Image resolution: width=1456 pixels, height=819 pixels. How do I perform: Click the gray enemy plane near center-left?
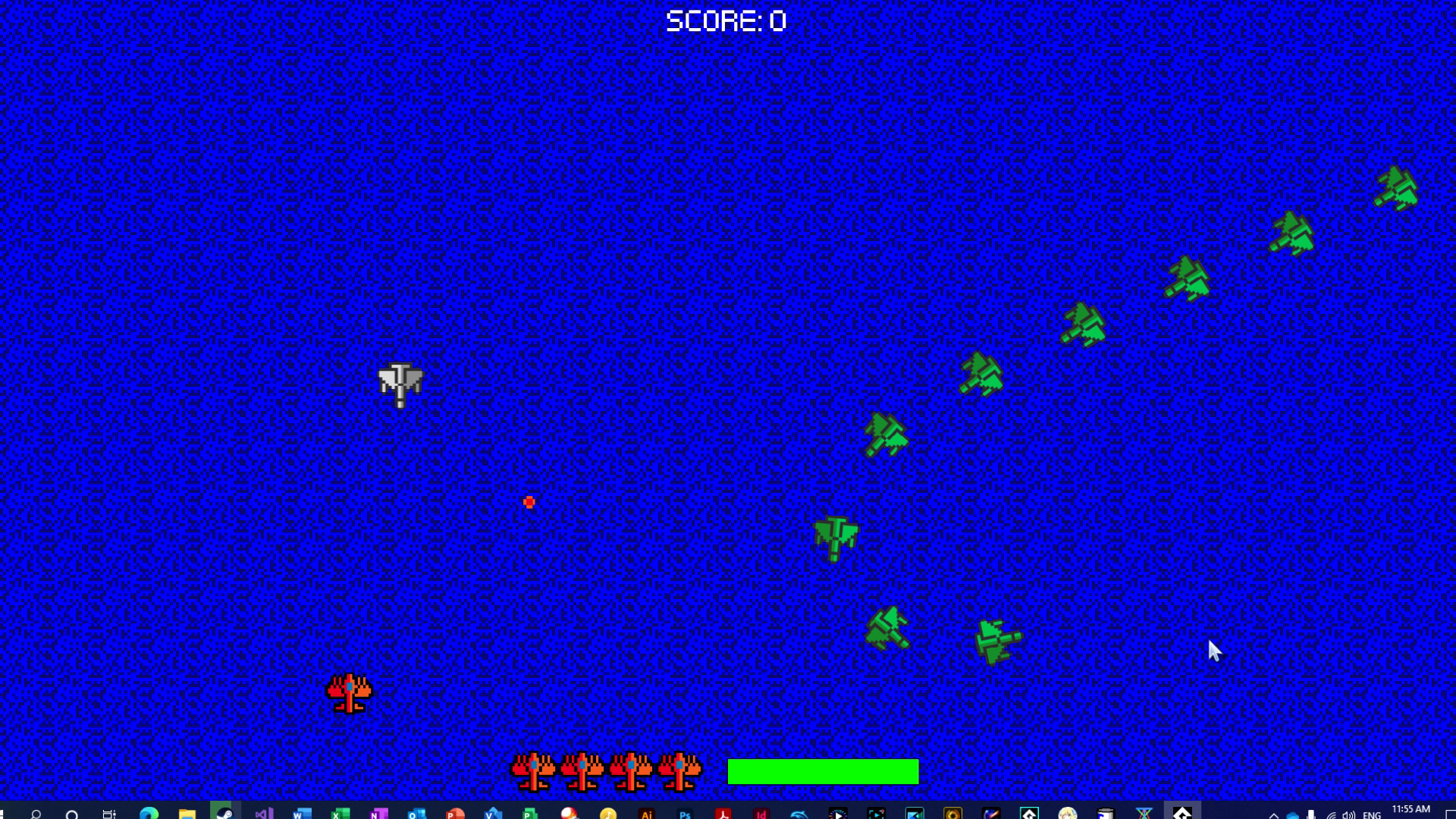(400, 383)
